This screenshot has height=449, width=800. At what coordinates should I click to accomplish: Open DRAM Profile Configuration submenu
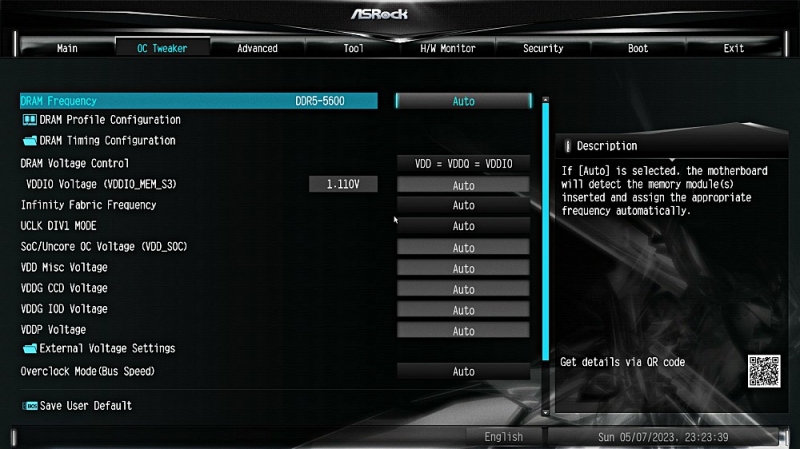110,120
